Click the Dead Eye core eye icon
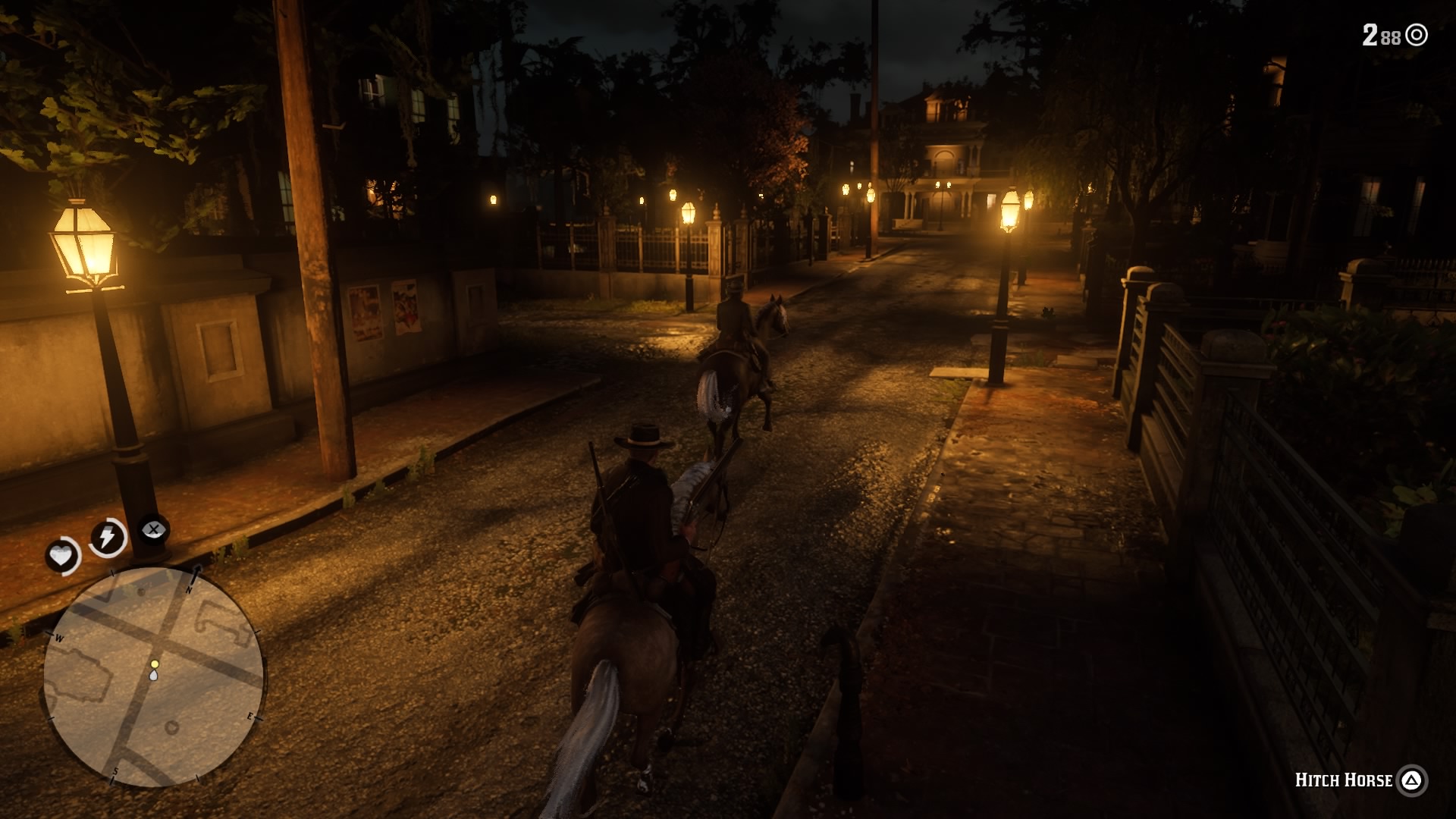The width and height of the screenshot is (1456, 819). [x=153, y=529]
